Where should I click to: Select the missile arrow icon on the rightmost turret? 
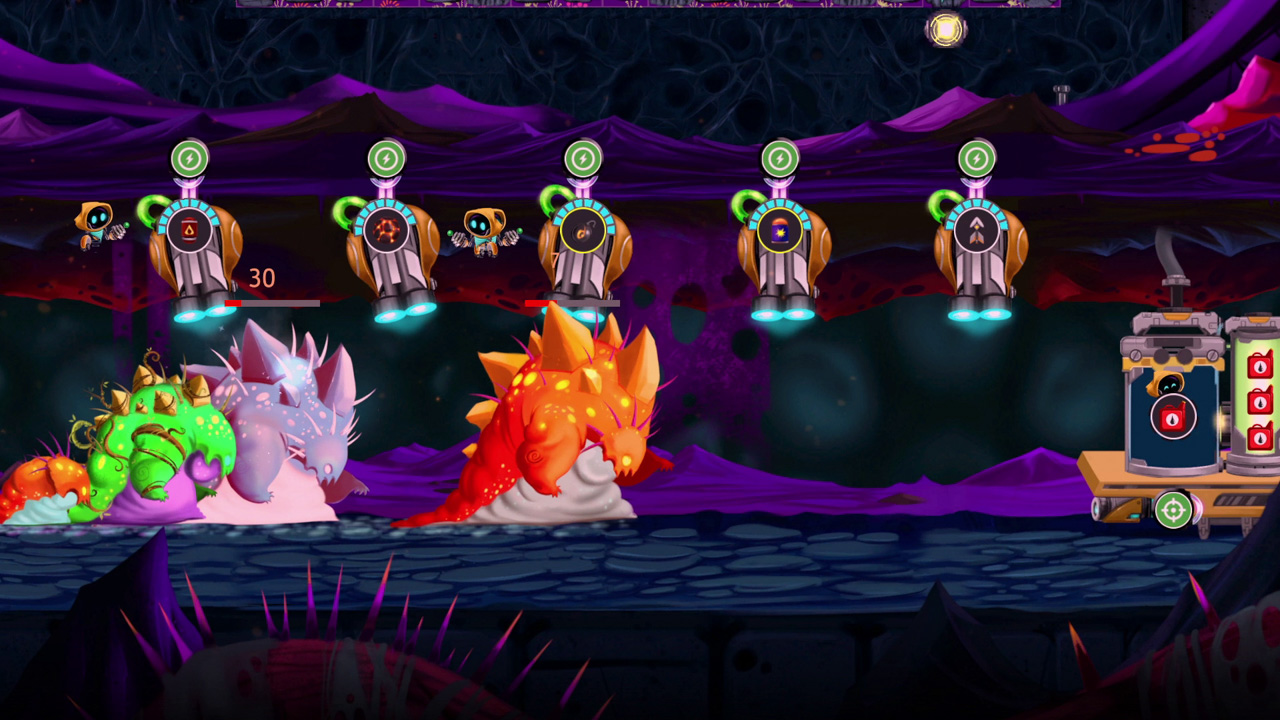977,232
